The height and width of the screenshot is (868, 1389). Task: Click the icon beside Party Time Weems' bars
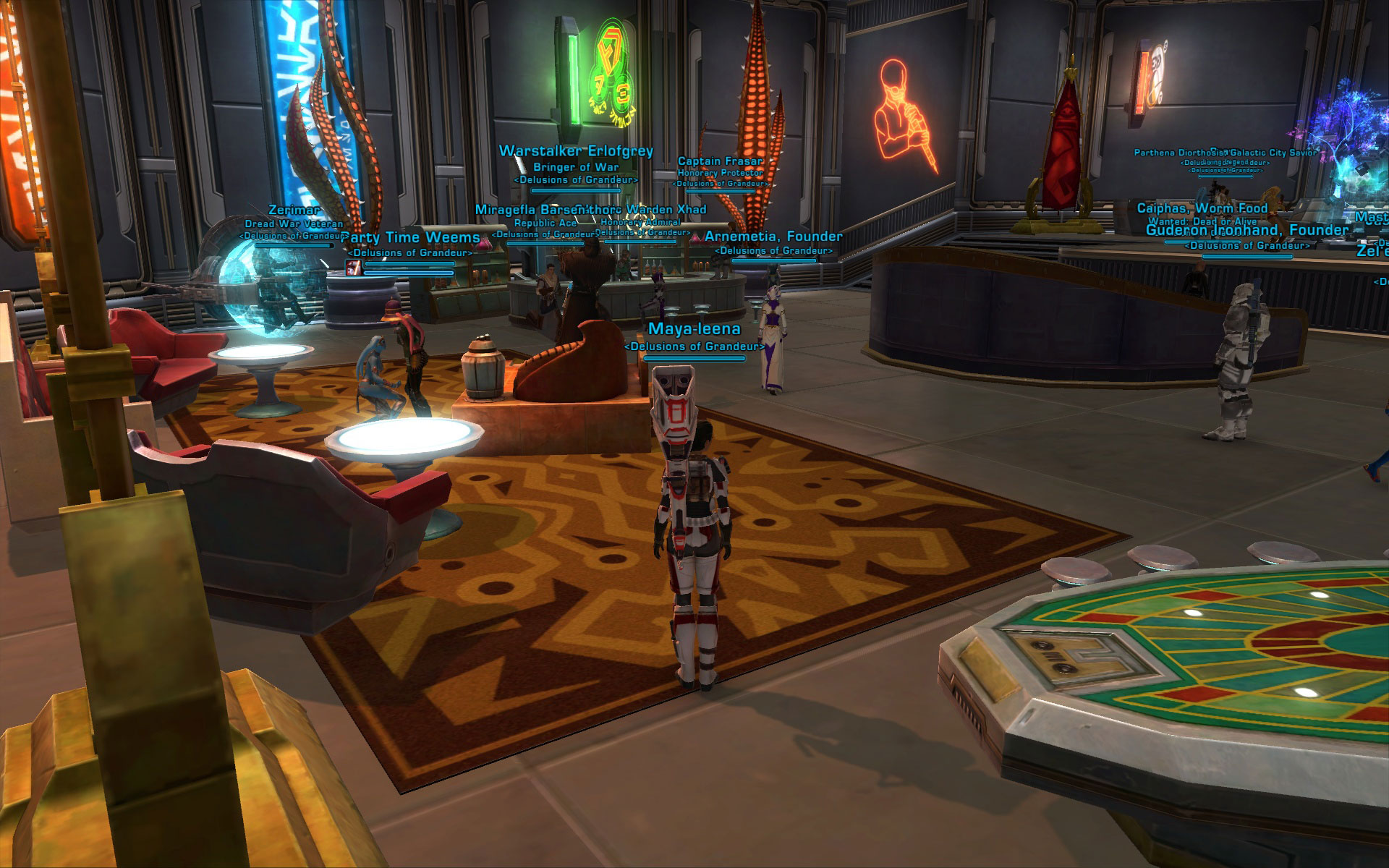(354, 268)
